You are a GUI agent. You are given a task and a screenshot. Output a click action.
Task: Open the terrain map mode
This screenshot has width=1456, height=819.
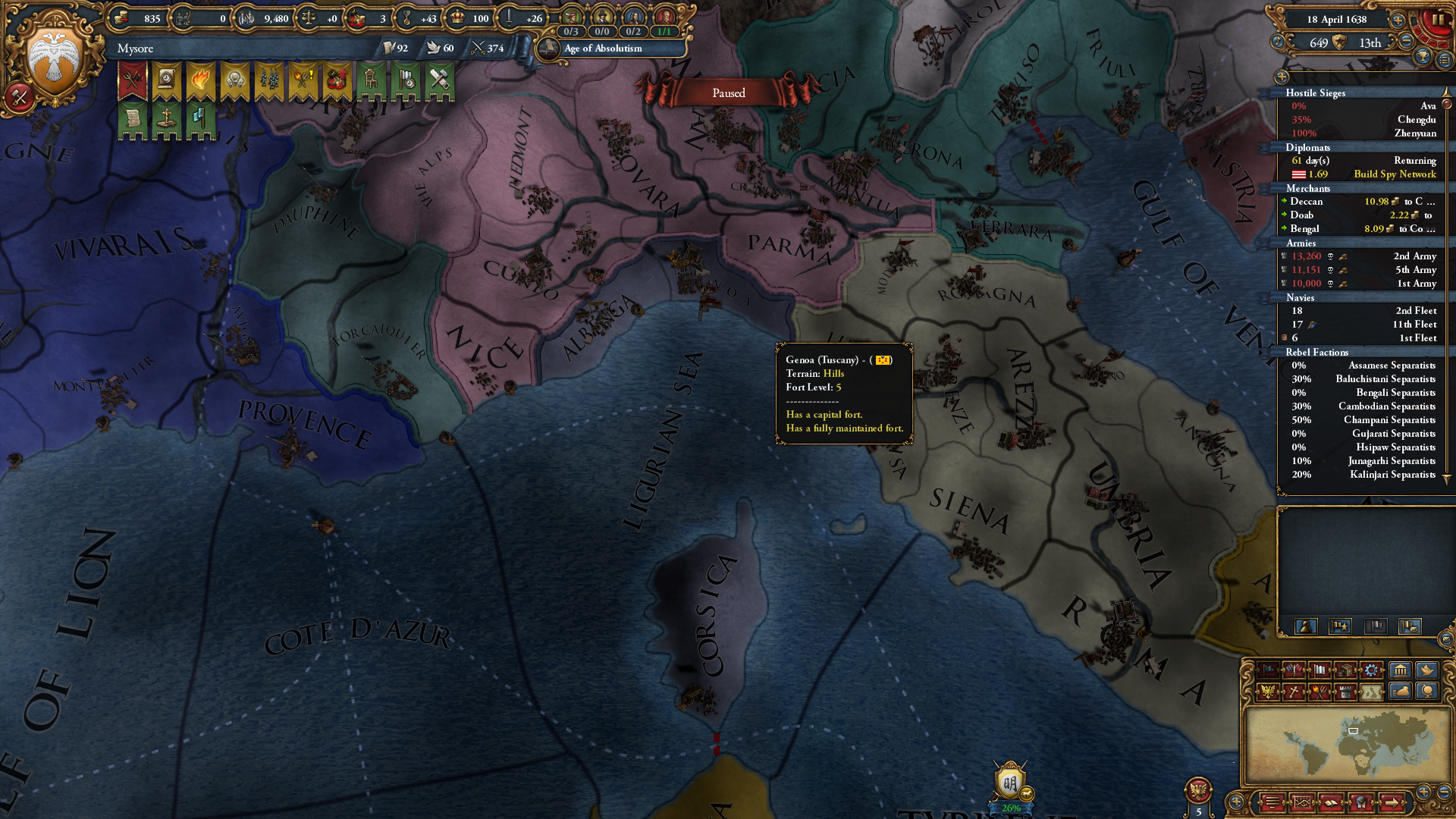(x=1373, y=692)
